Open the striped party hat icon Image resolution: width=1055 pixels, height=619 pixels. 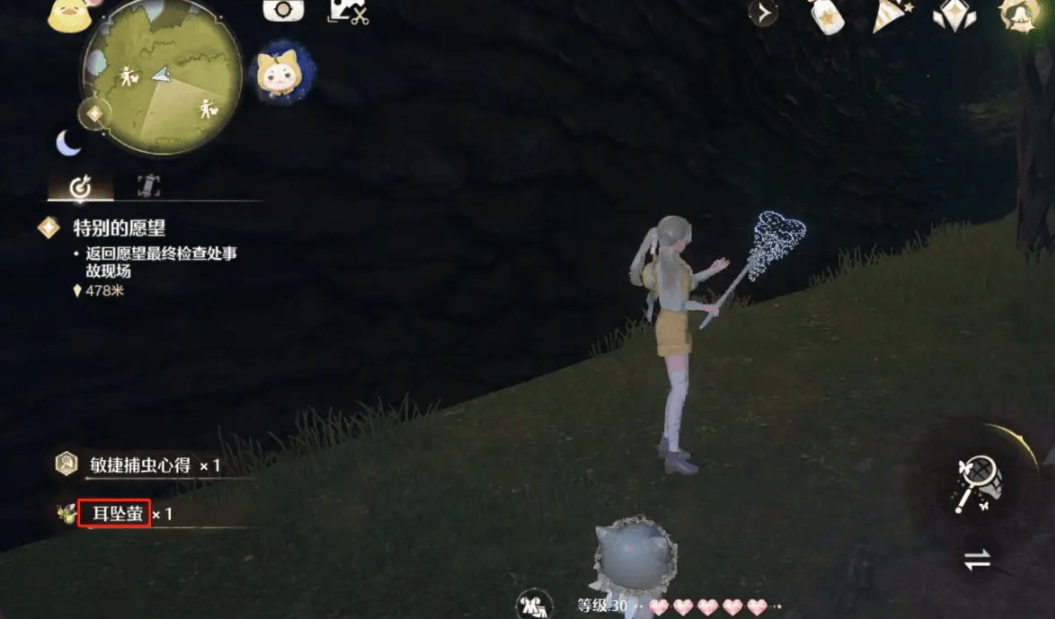[887, 15]
